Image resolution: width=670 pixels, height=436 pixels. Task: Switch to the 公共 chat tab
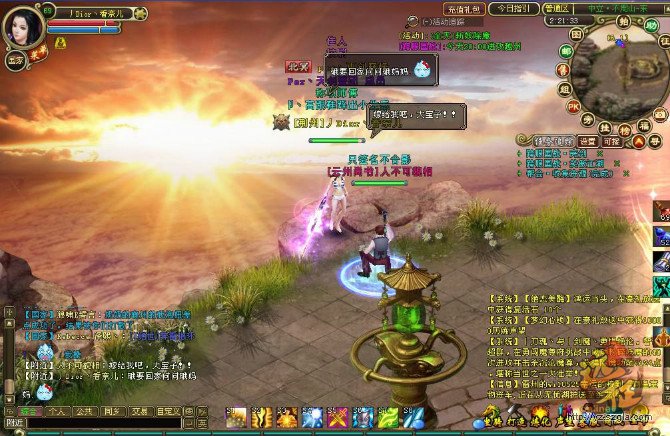tap(84, 411)
